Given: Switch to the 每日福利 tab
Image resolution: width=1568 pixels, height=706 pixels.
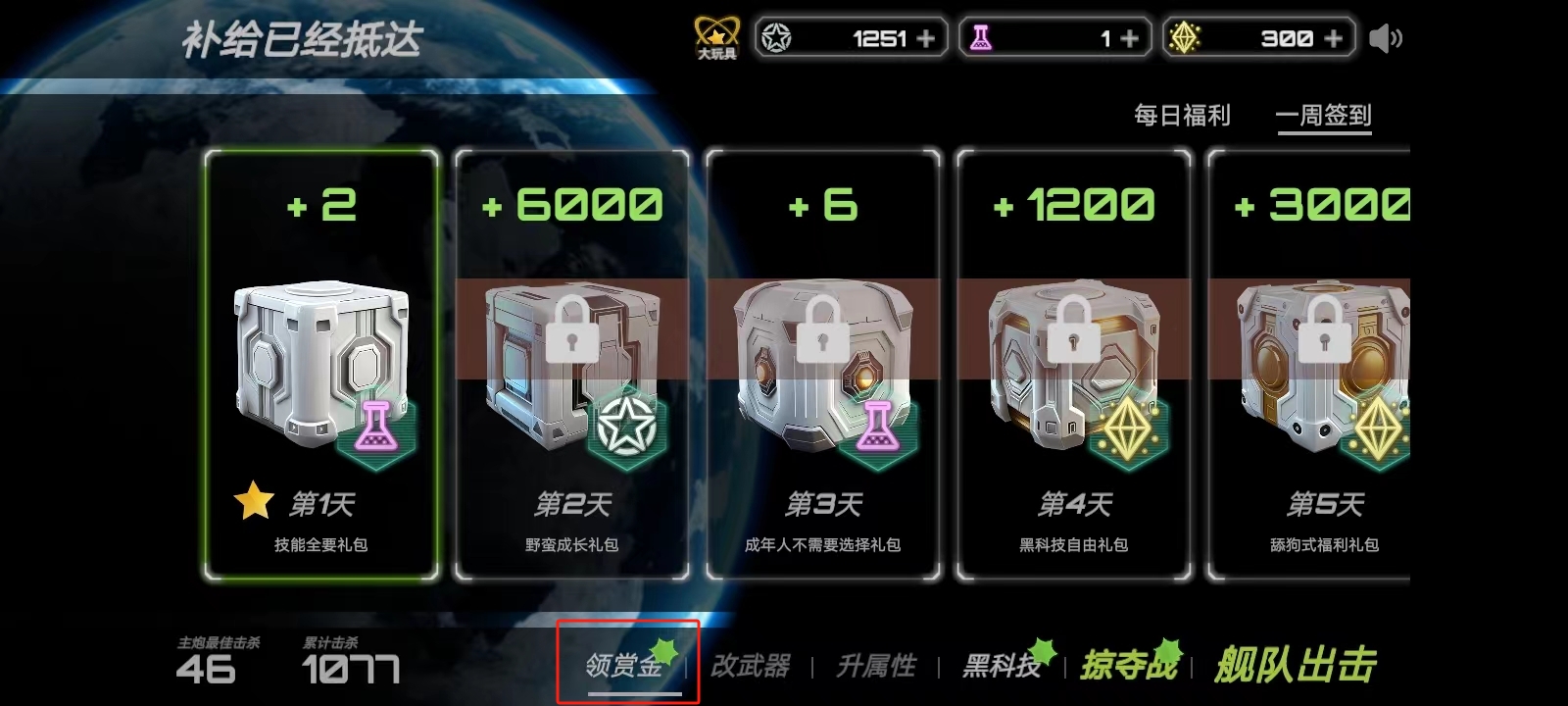Looking at the screenshot, I should click(x=1185, y=115).
